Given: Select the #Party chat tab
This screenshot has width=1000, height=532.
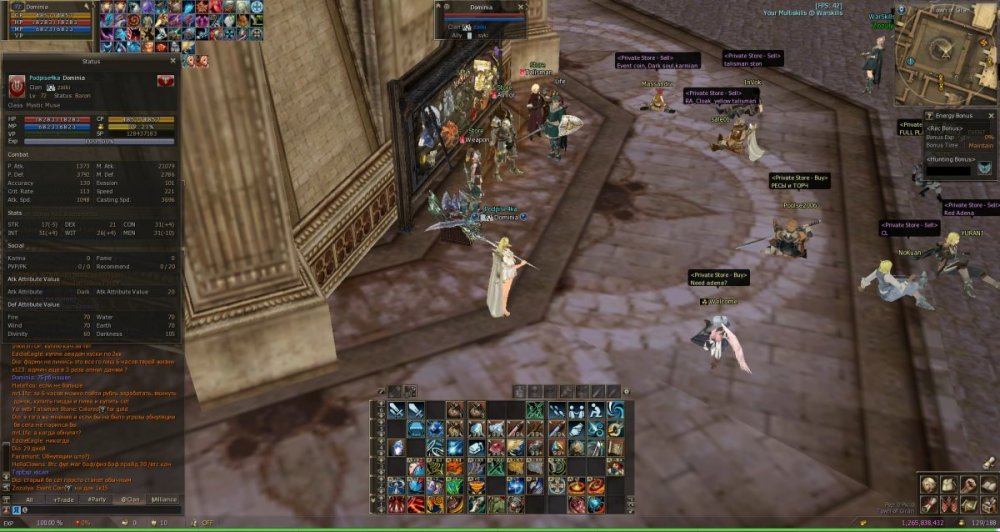Looking at the screenshot, I should [97, 499].
